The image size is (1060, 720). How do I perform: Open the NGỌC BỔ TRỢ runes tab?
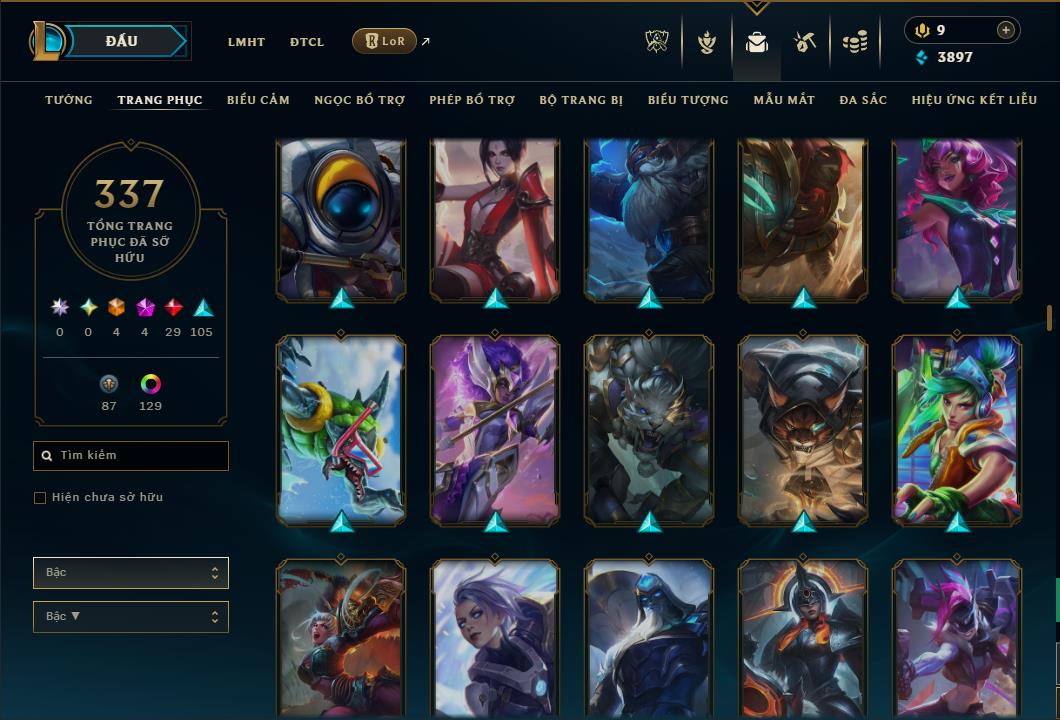[359, 100]
